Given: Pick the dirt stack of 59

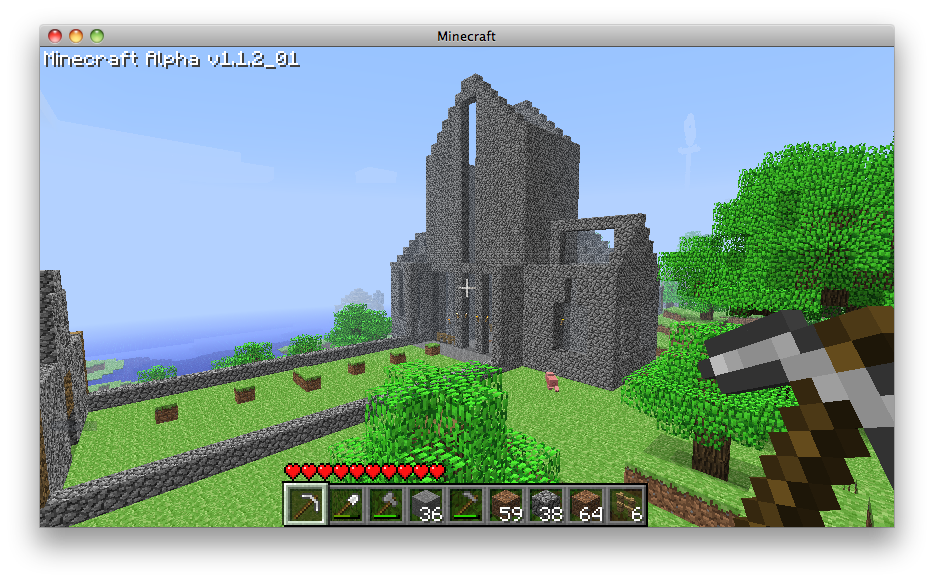Looking at the screenshot, I should pos(506,505).
